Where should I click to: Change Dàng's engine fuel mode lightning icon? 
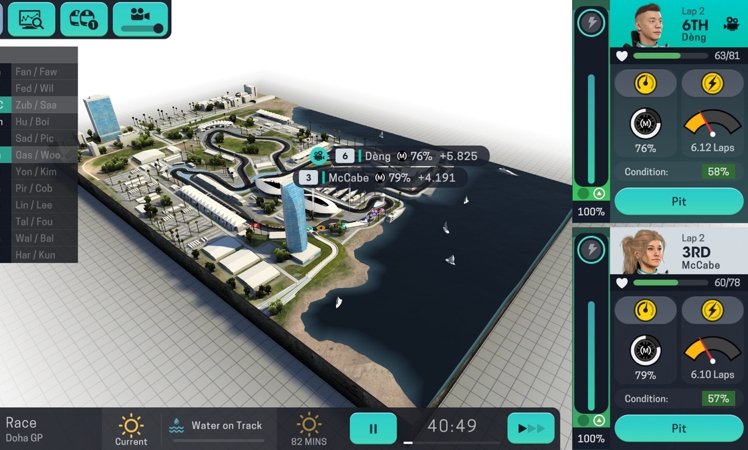pyautogui.click(x=712, y=83)
